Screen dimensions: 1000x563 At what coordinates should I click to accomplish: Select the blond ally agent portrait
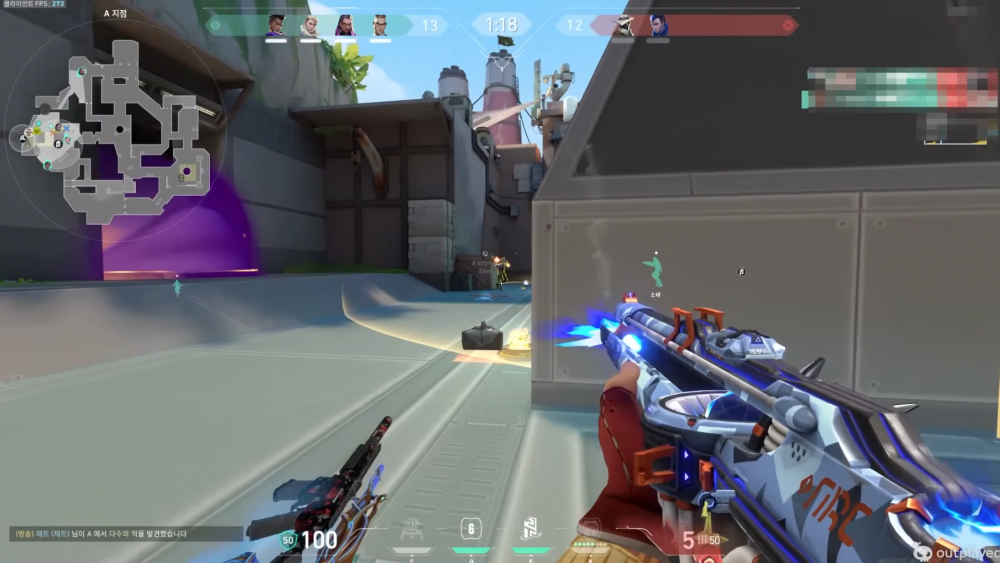(x=310, y=26)
